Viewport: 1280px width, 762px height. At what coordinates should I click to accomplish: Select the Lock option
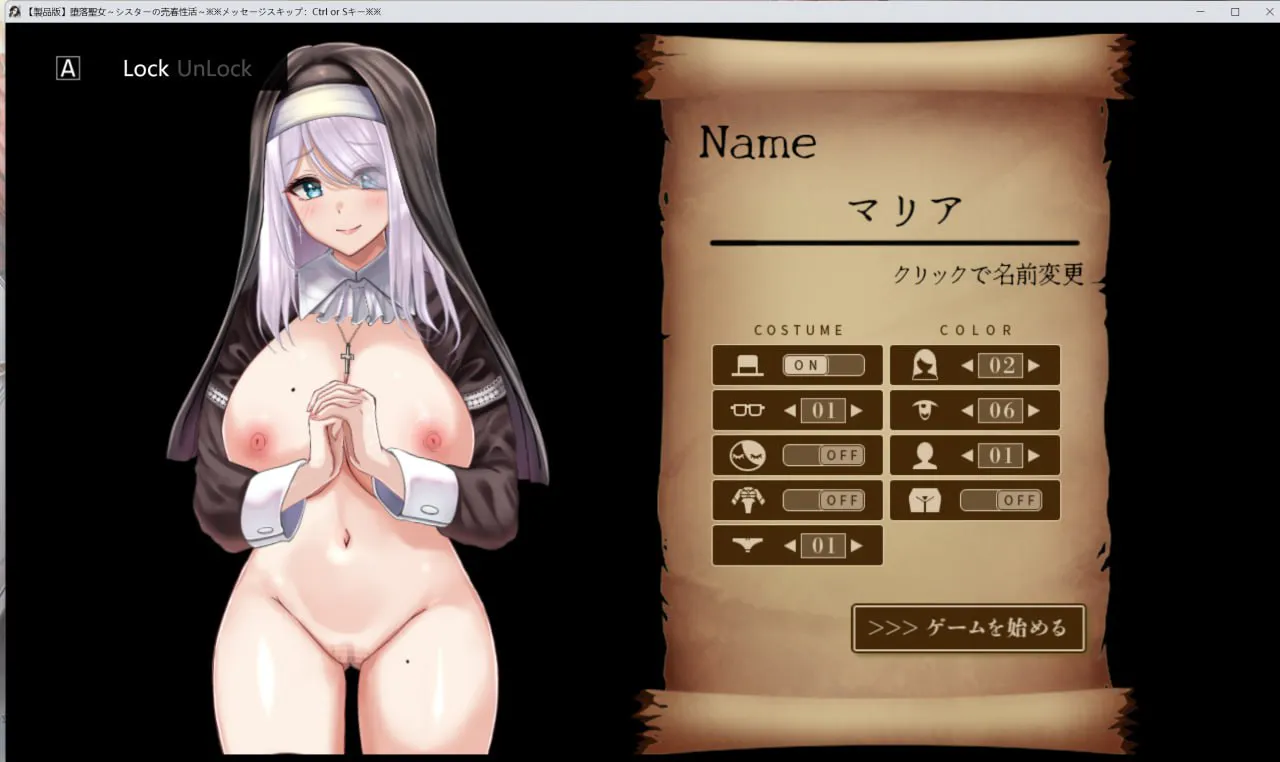point(145,68)
